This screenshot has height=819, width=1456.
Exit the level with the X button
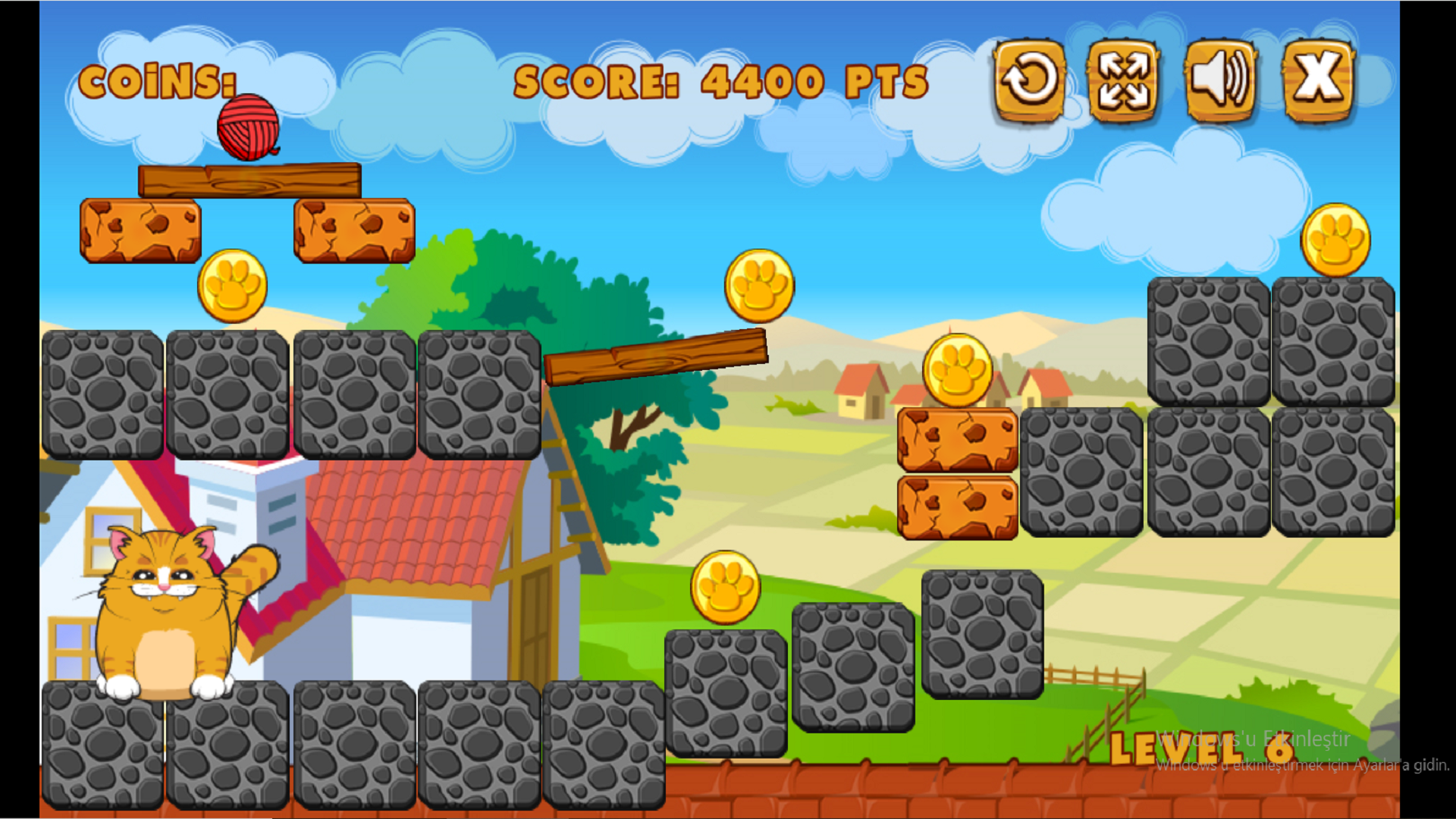point(1317,80)
